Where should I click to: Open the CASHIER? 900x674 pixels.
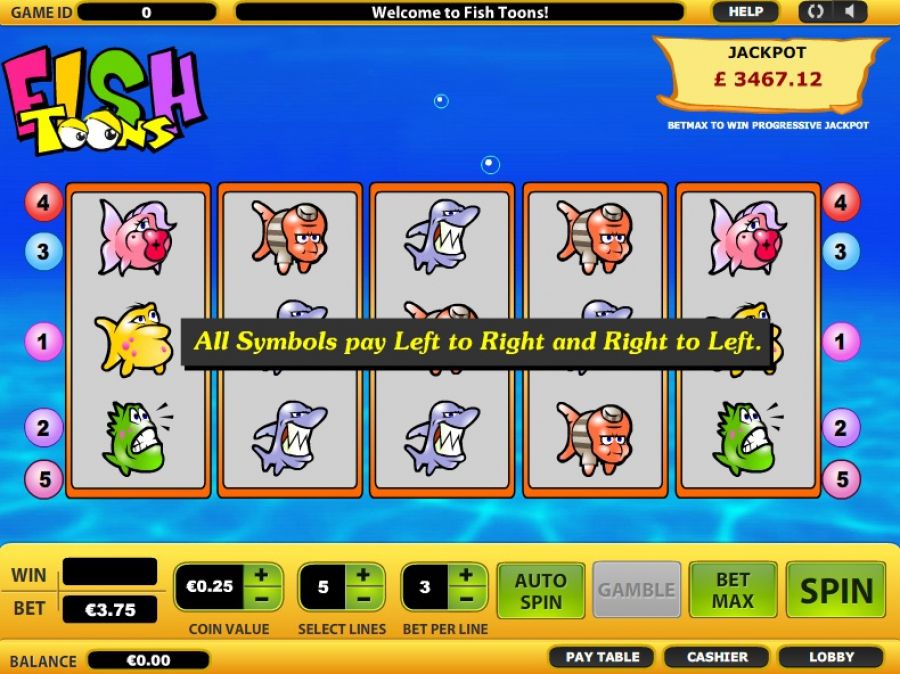coord(717,657)
